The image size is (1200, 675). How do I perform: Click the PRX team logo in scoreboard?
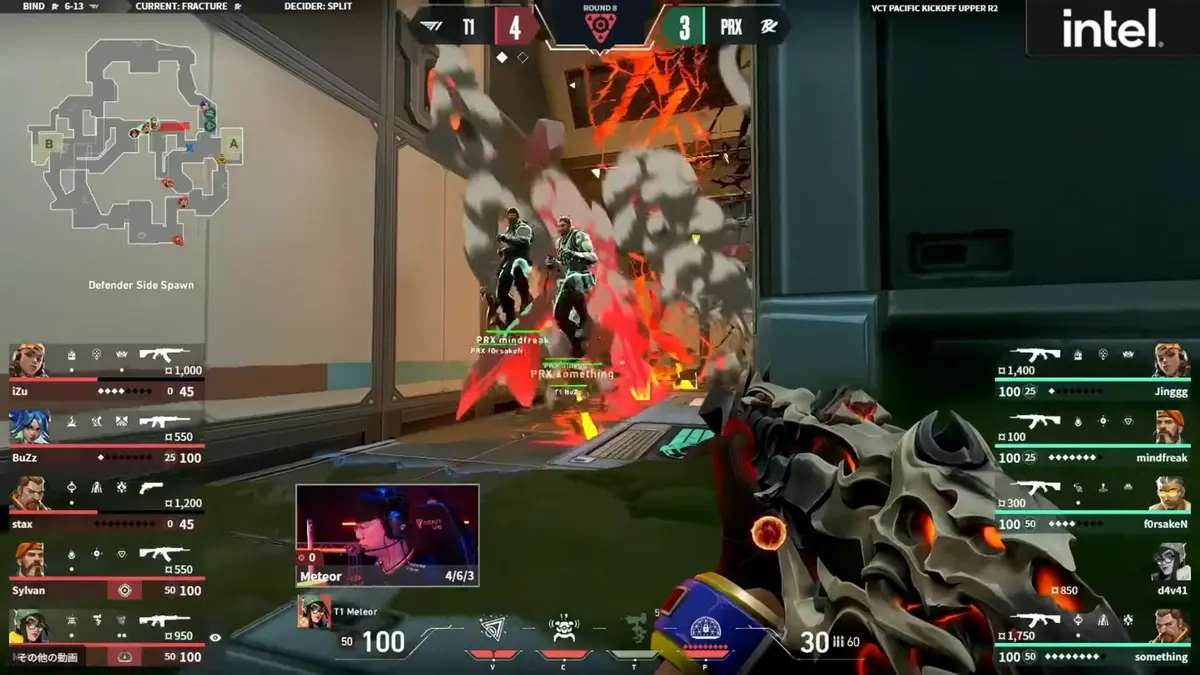tap(768, 27)
